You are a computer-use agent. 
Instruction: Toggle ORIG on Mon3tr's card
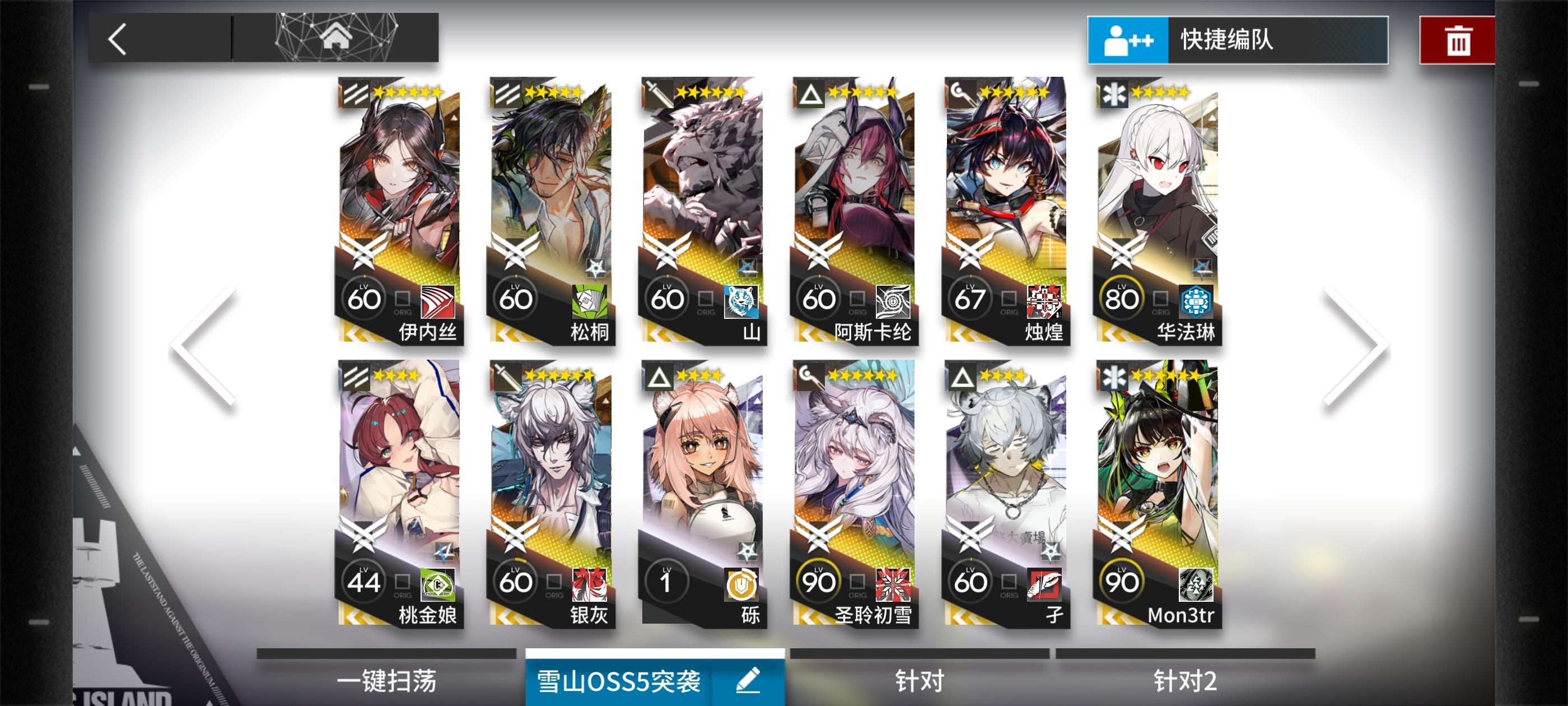point(1160,580)
